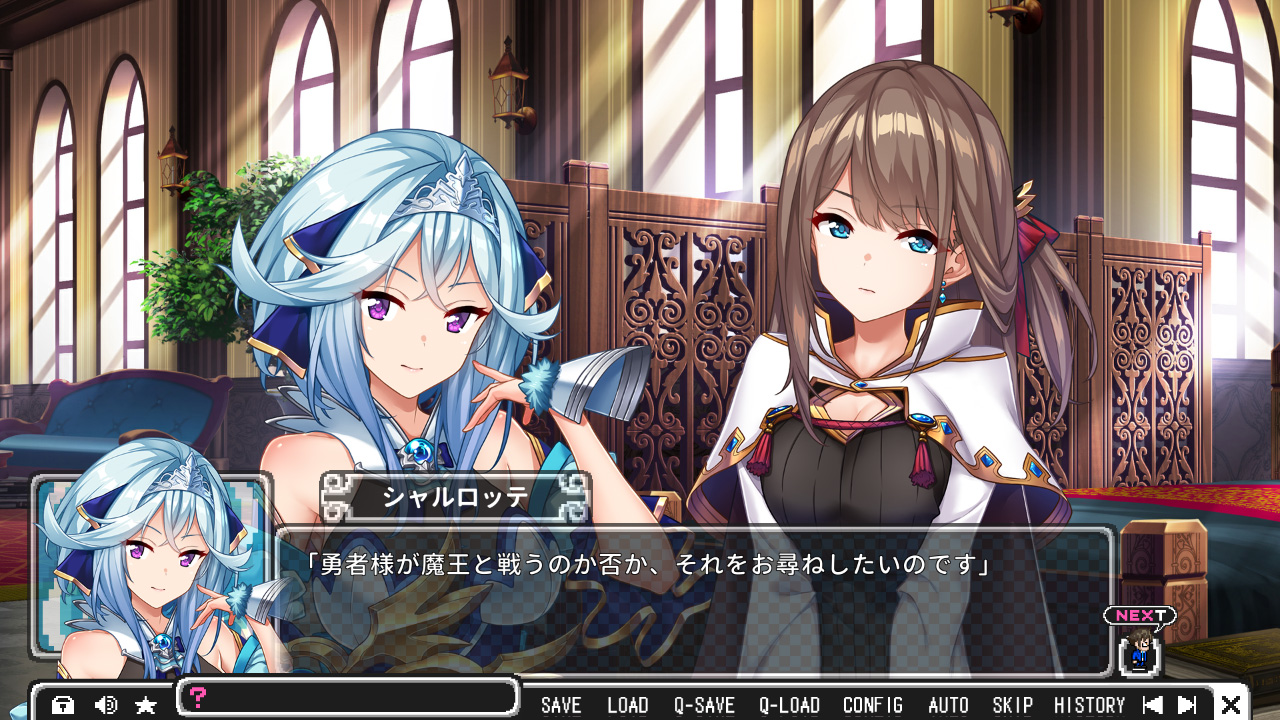
Task: Click the question mark hint bar
Action: pyautogui.click(x=348, y=697)
